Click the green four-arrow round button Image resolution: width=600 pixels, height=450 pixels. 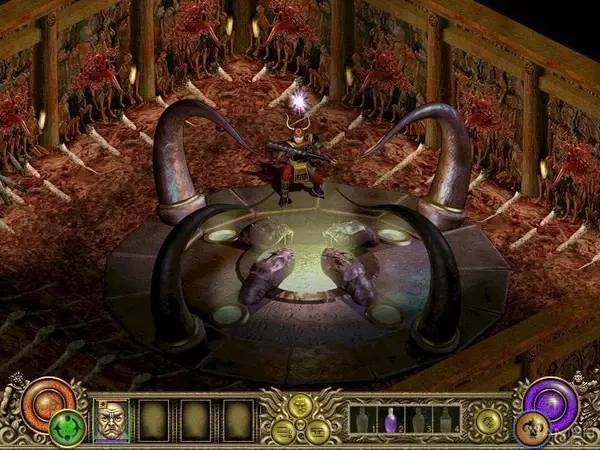point(66,427)
